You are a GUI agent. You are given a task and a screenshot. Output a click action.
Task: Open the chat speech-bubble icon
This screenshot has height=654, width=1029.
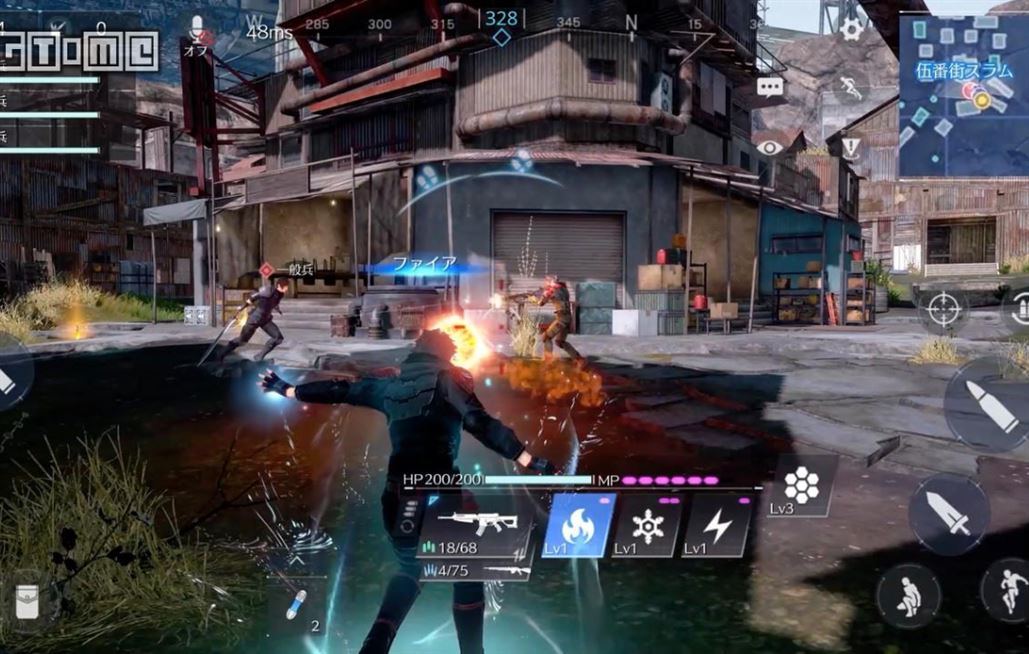click(770, 87)
